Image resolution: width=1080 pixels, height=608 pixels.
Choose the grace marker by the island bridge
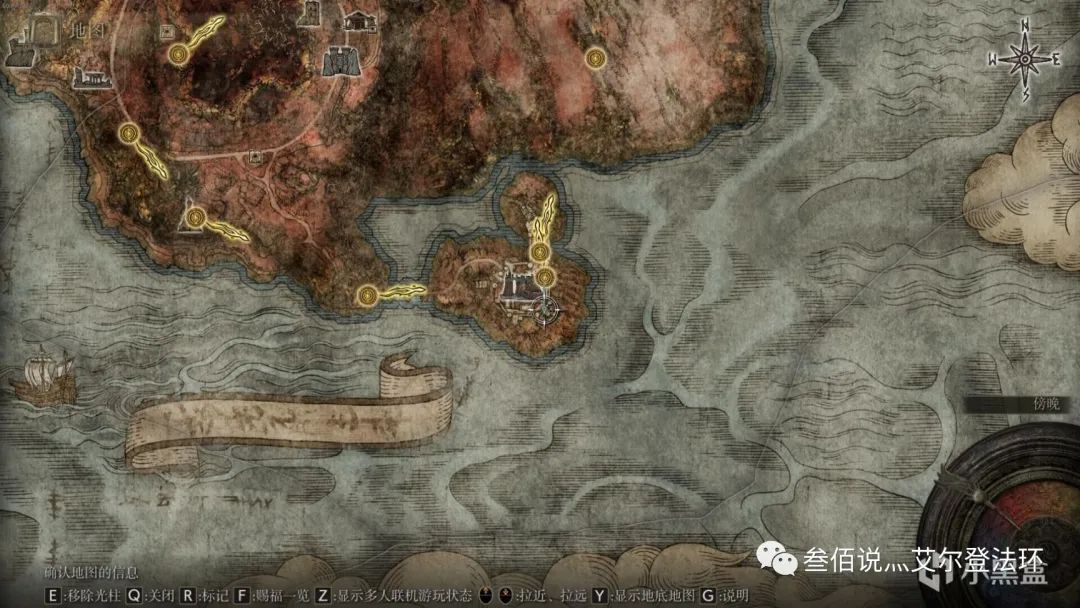[x=367, y=295]
